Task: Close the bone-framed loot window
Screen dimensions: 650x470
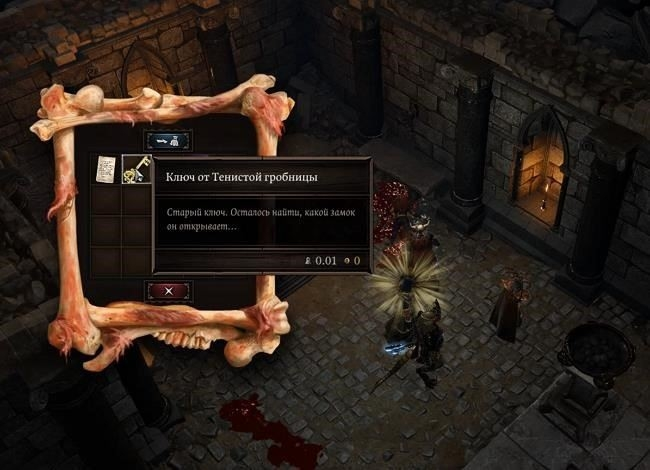Action: [168, 291]
